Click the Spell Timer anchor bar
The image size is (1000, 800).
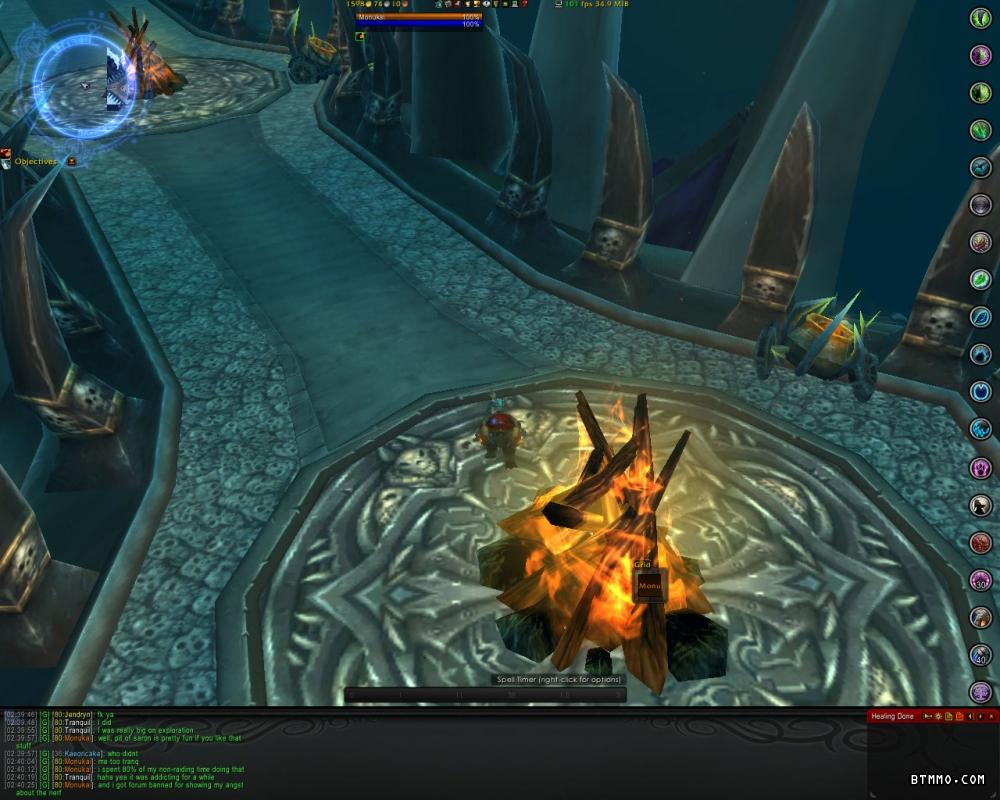click(485, 694)
